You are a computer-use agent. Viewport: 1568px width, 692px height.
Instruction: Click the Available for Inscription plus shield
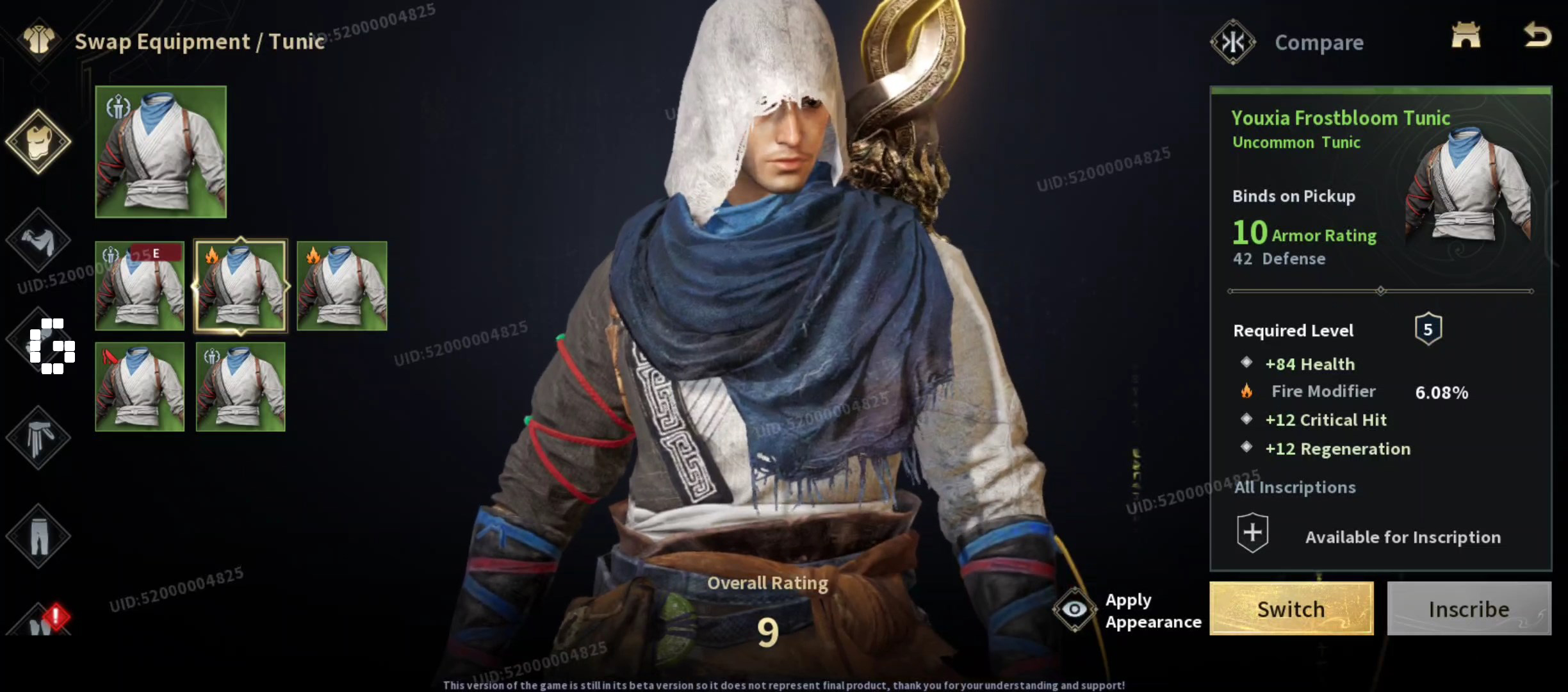(1253, 531)
